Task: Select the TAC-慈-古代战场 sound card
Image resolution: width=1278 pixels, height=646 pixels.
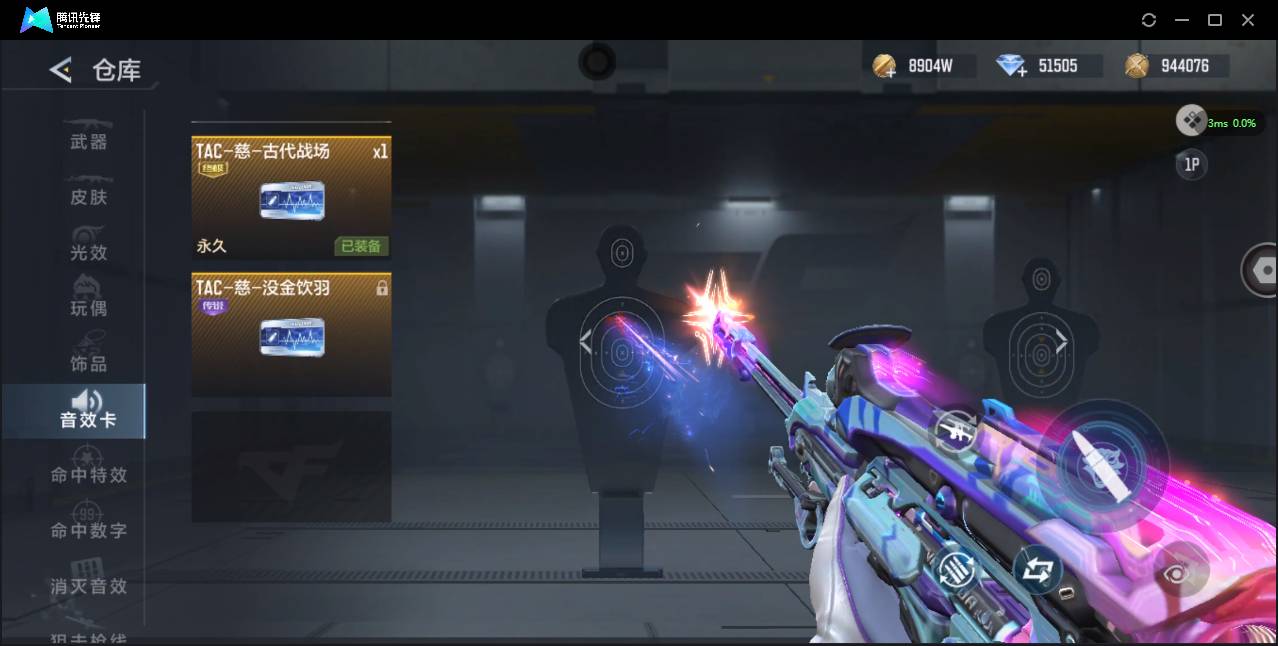Action: click(291, 198)
